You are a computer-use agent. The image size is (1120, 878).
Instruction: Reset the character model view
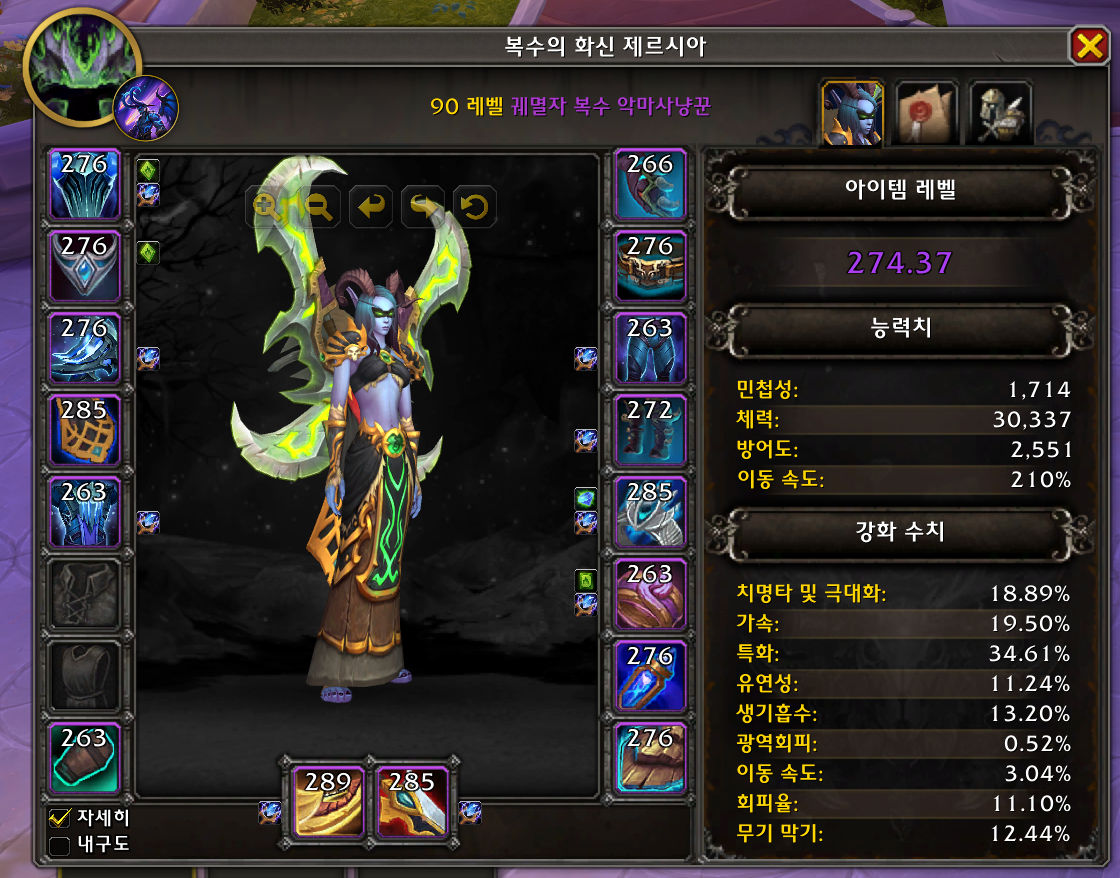pyautogui.click(x=475, y=207)
